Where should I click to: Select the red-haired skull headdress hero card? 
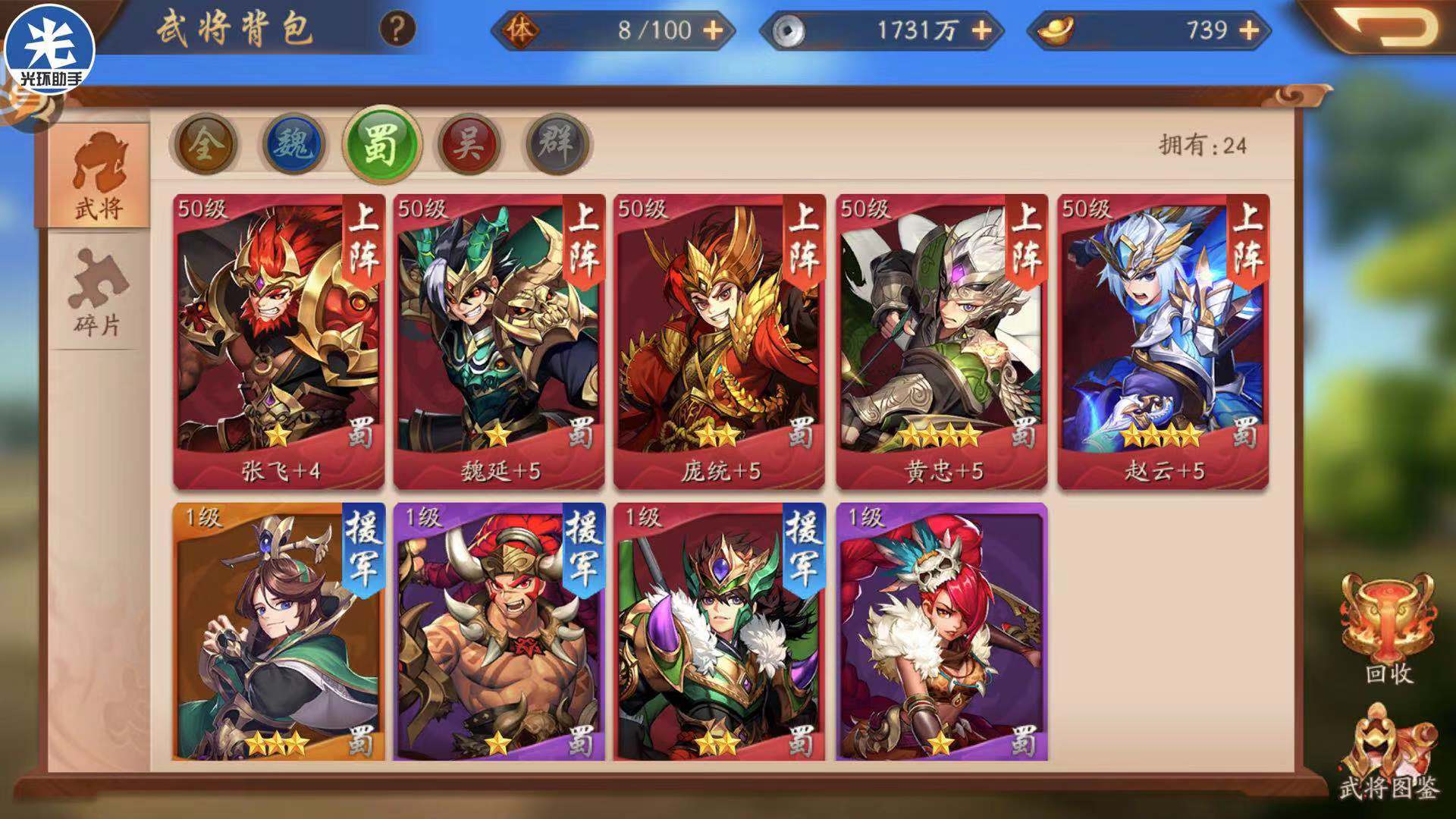point(942,631)
